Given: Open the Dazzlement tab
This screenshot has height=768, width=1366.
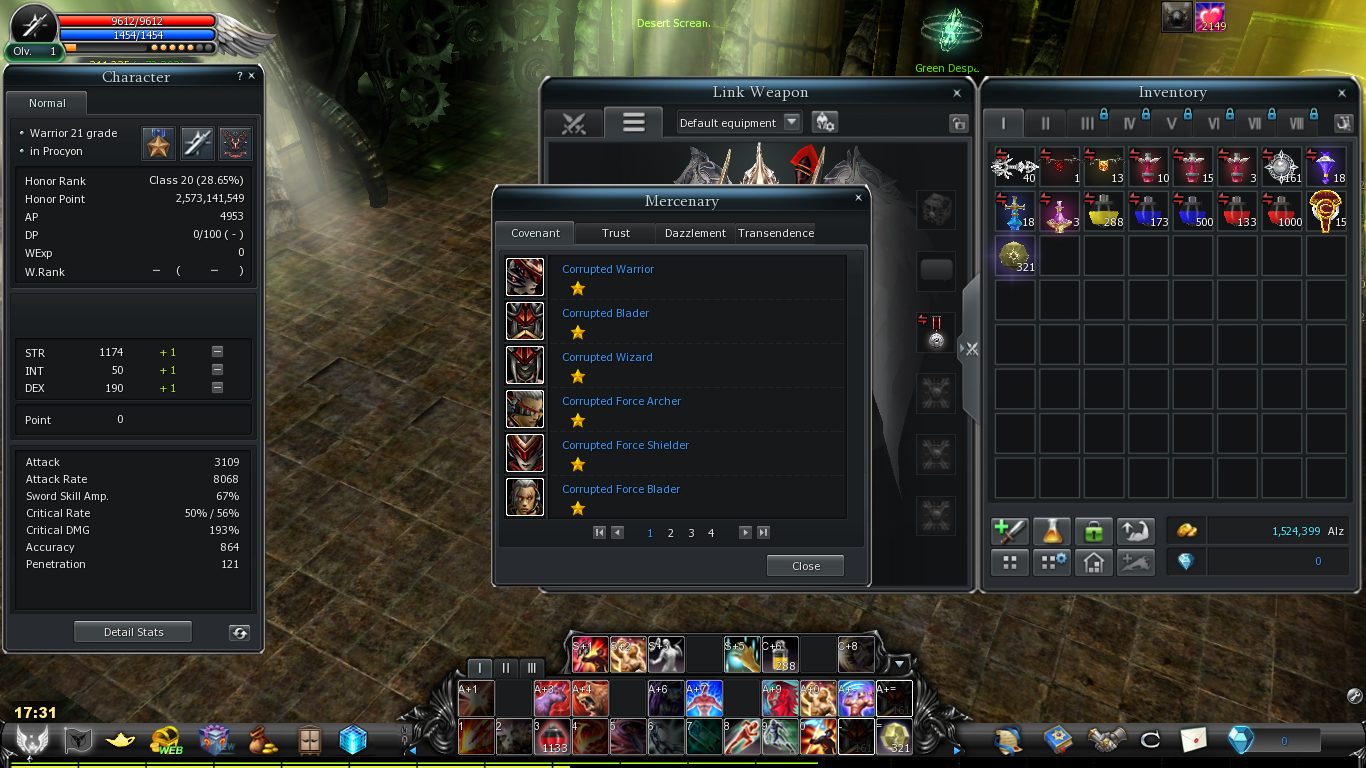Looking at the screenshot, I should [x=695, y=233].
